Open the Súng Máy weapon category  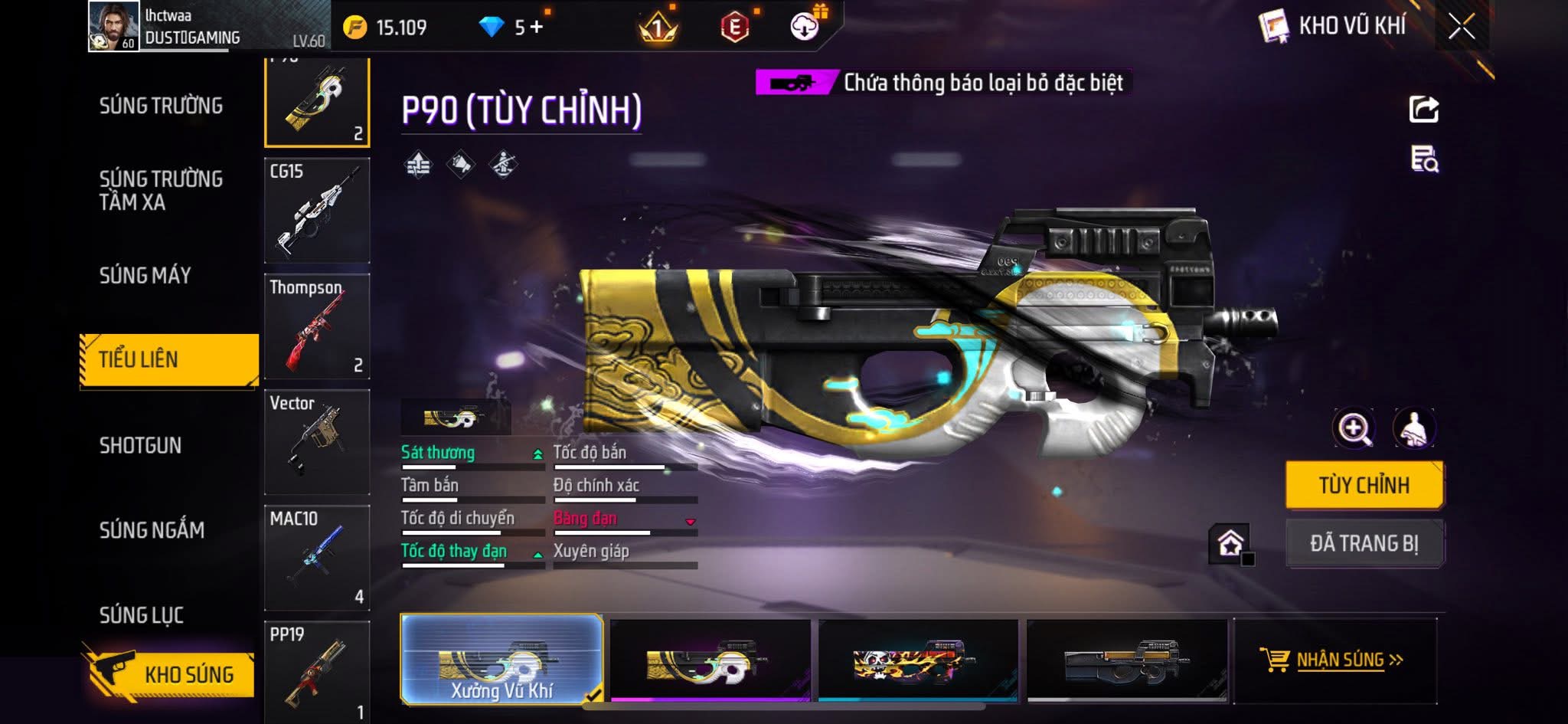pyautogui.click(x=145, y=275)
